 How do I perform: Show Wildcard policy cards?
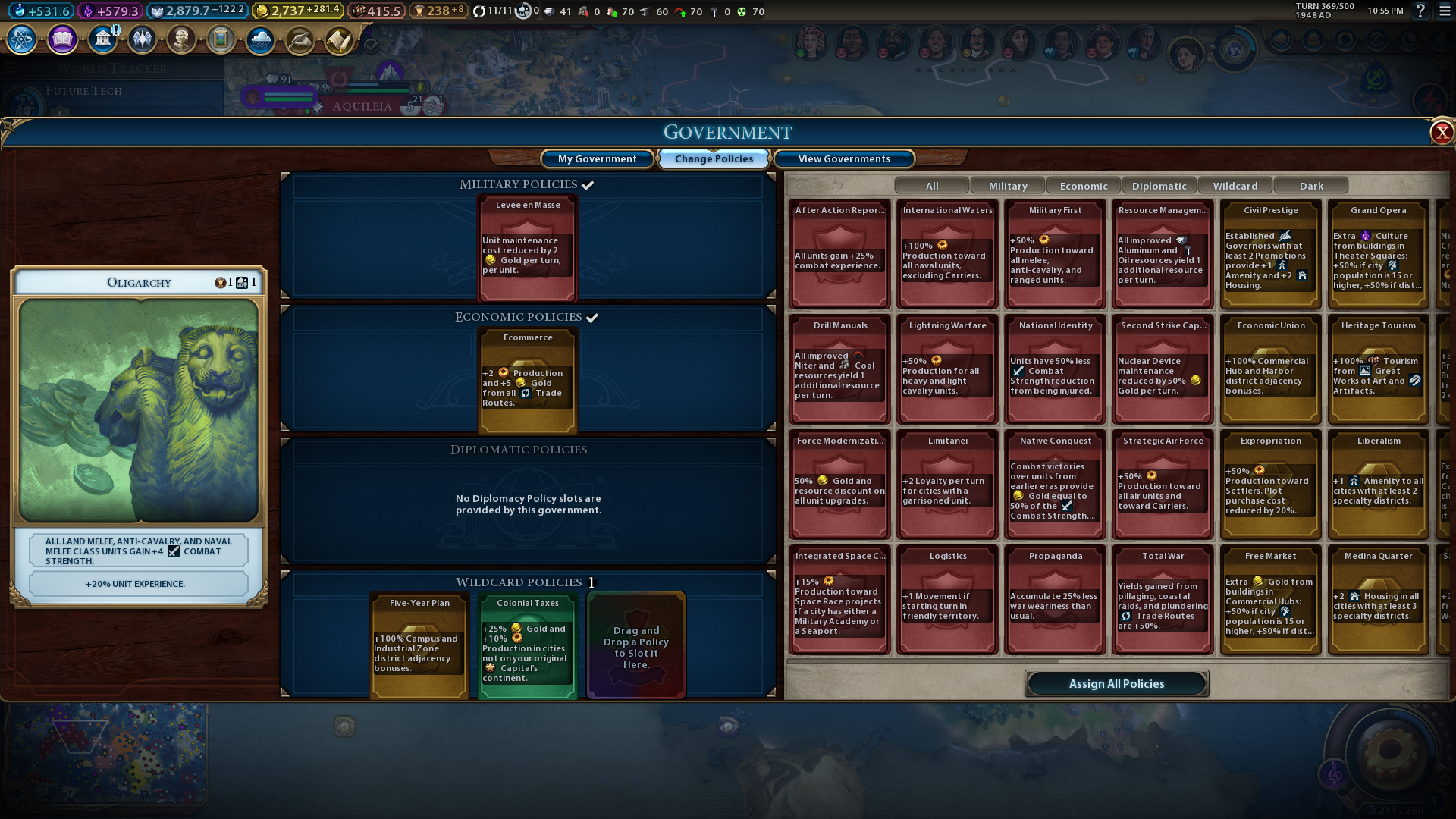point(1235,186)
